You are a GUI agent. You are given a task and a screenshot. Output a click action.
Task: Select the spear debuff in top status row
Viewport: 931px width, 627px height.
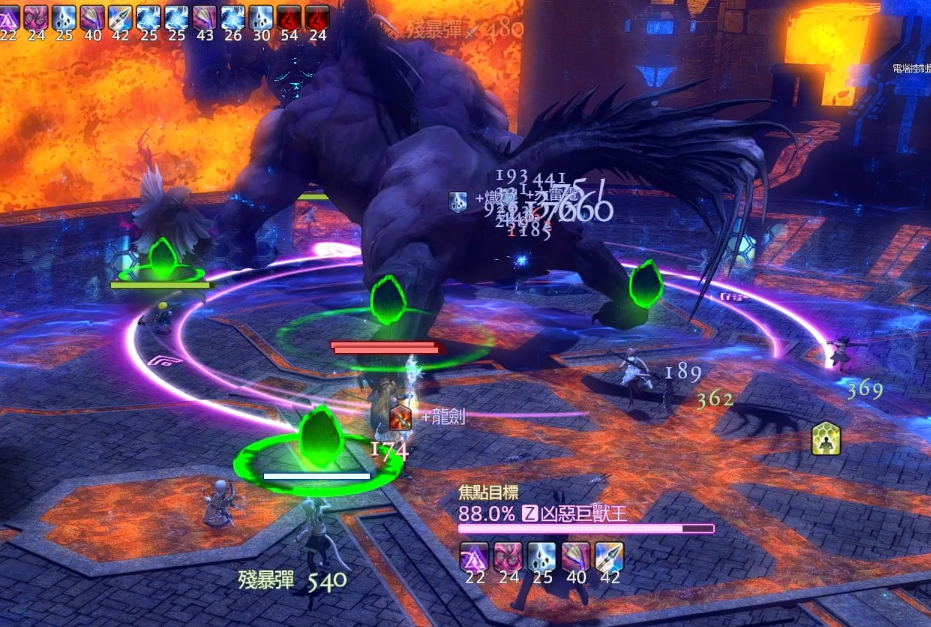pos(121,16)
